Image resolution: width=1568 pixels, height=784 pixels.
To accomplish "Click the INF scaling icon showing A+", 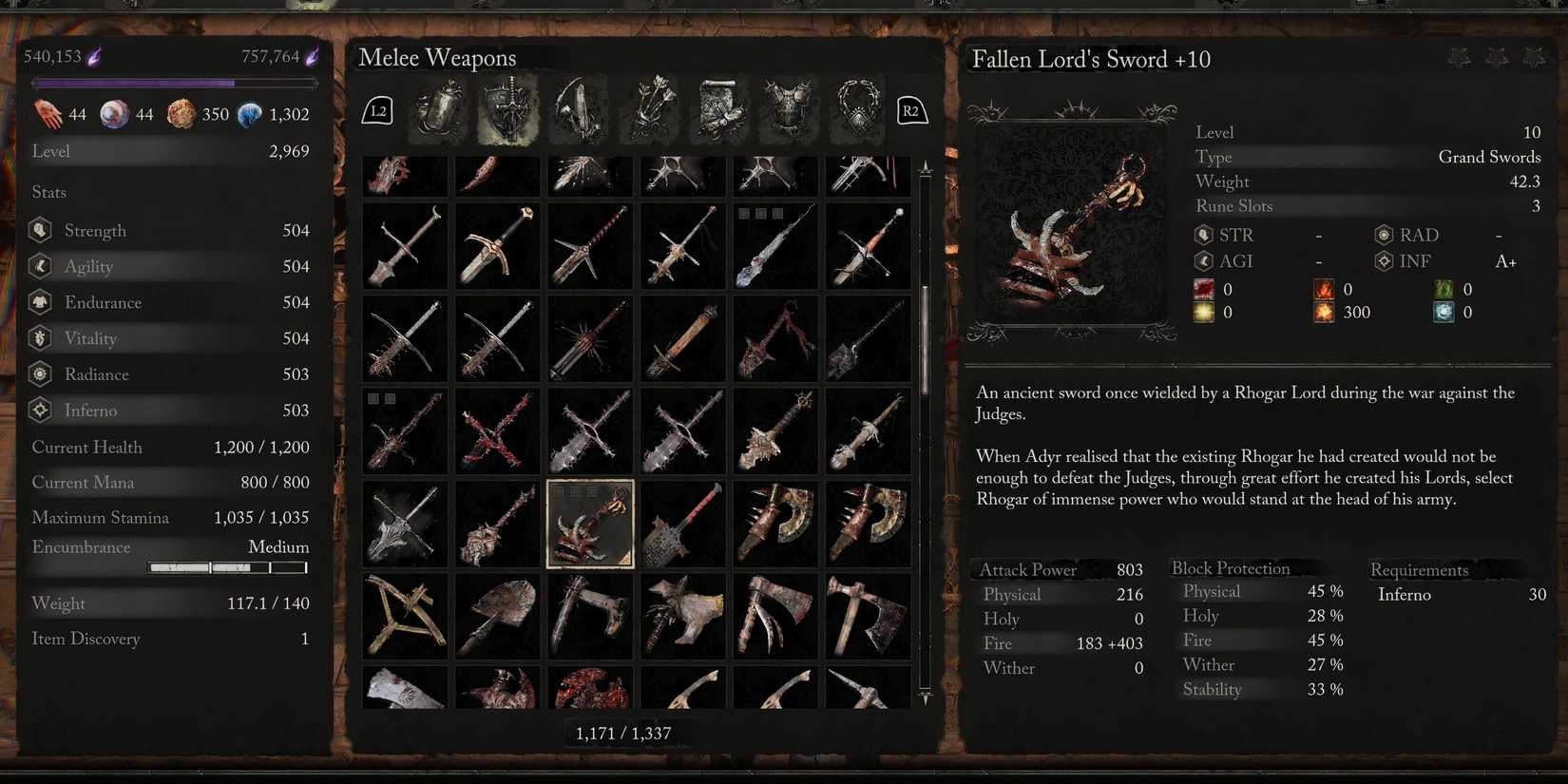I will point(1383,261).
